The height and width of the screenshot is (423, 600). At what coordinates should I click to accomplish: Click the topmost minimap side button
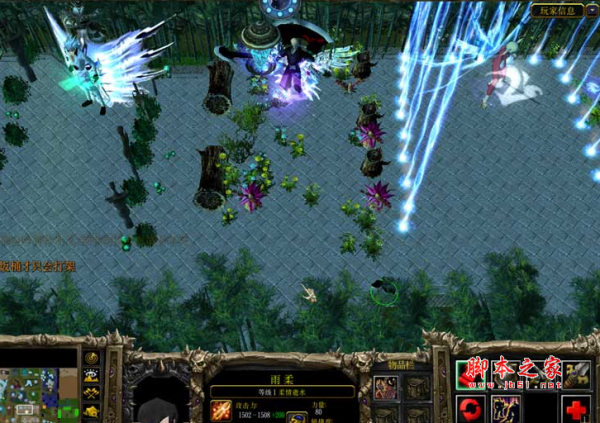(x=91, y=358)
